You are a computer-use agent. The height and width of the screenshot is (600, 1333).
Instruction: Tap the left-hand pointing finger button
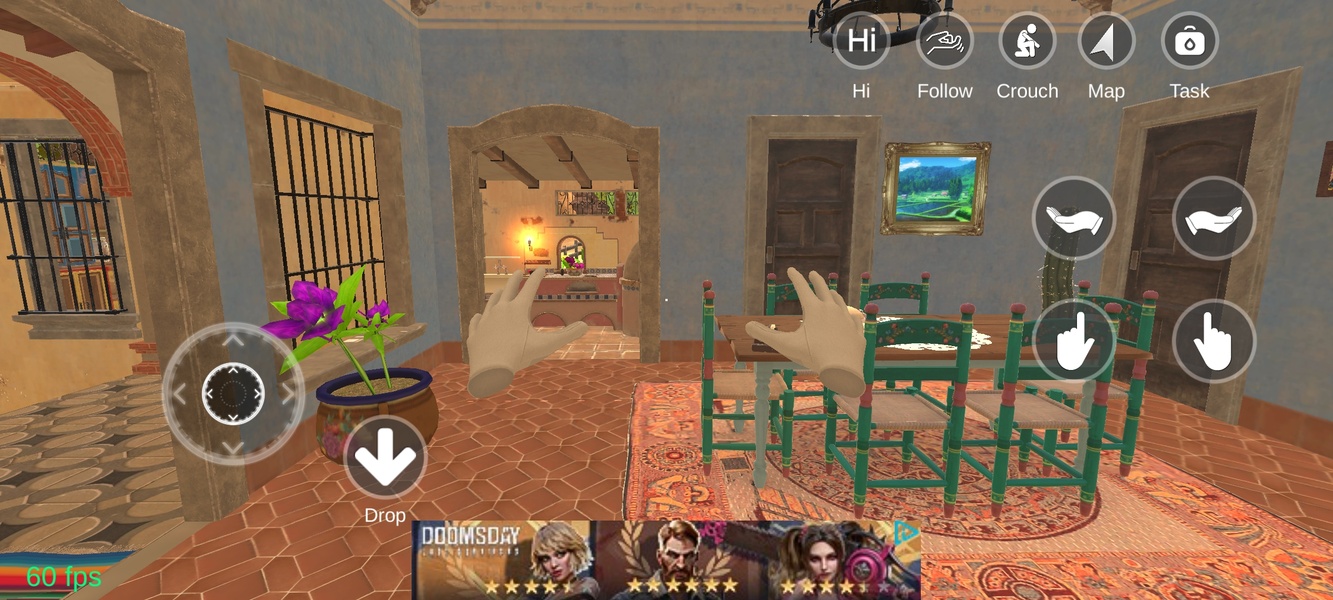click(x=1074, y=342)
